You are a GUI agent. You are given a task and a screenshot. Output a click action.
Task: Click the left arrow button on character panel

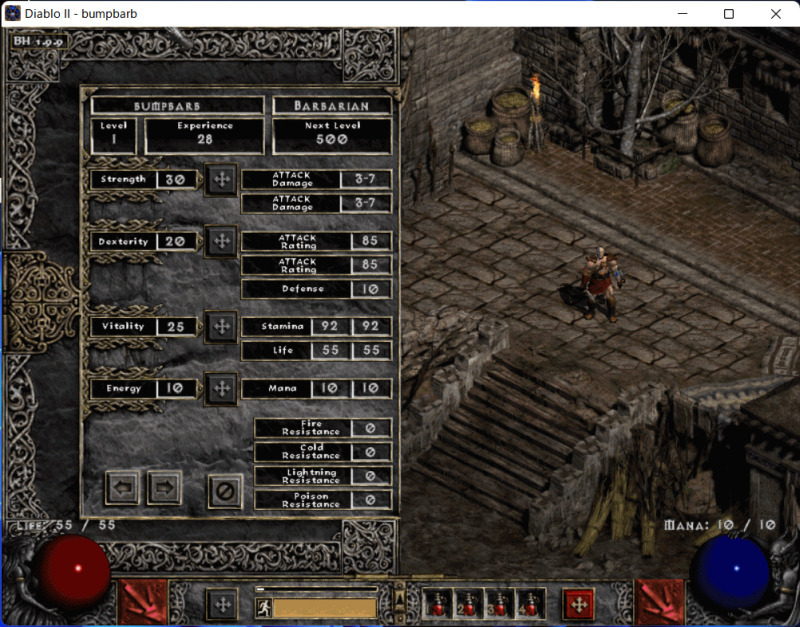click(123, 488)
